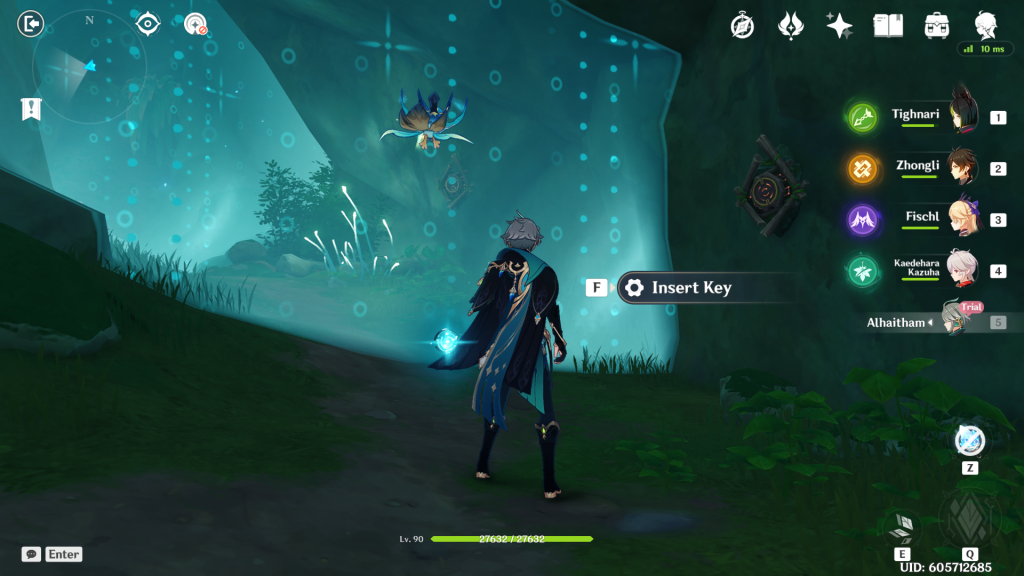
Task: Open the circular minimap
Action: tap(89, 67)
